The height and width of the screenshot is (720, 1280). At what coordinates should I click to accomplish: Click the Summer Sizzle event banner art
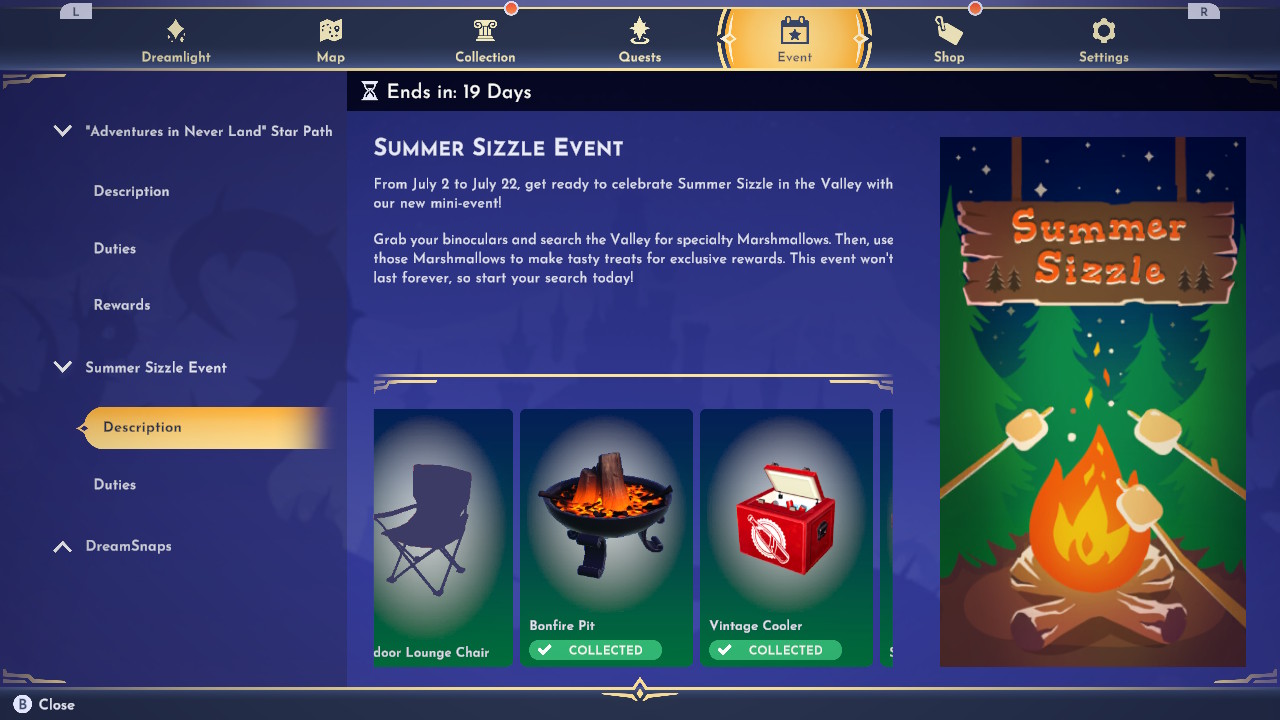pyautogui.click(x=1092, y=400)
